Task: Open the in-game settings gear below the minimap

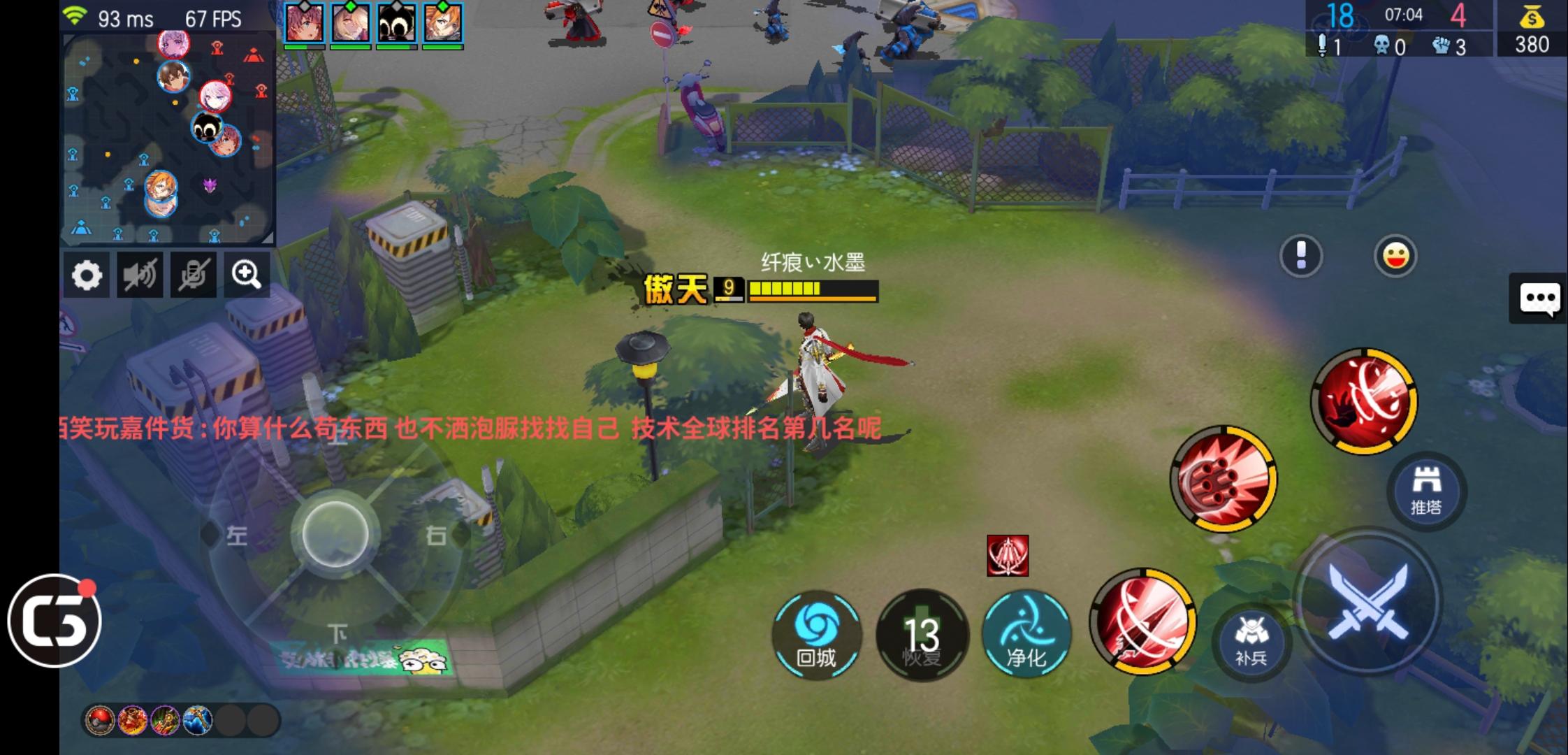Action: 87,275
